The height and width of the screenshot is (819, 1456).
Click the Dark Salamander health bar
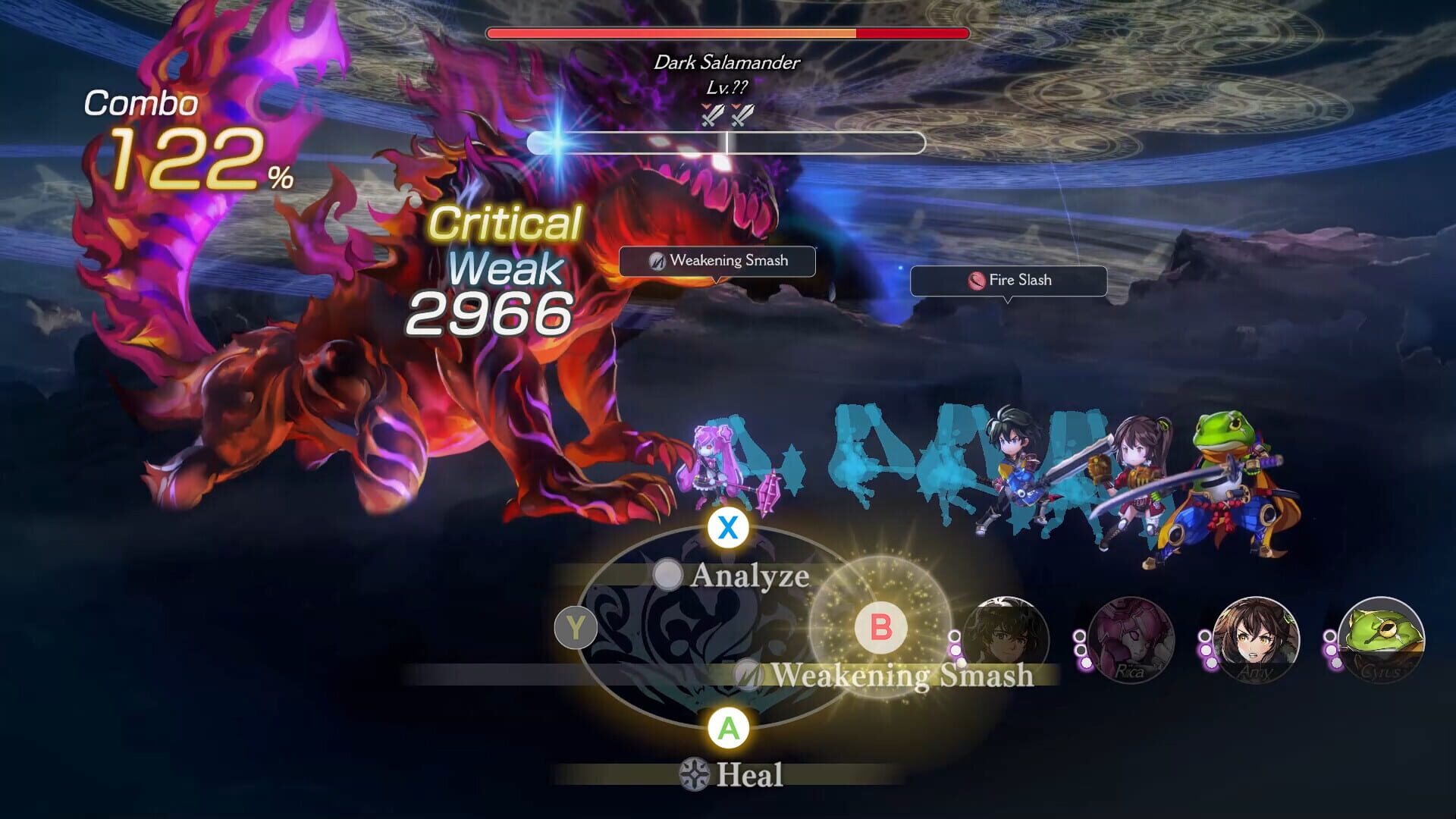pyautogui.click(x=726, y=33)
